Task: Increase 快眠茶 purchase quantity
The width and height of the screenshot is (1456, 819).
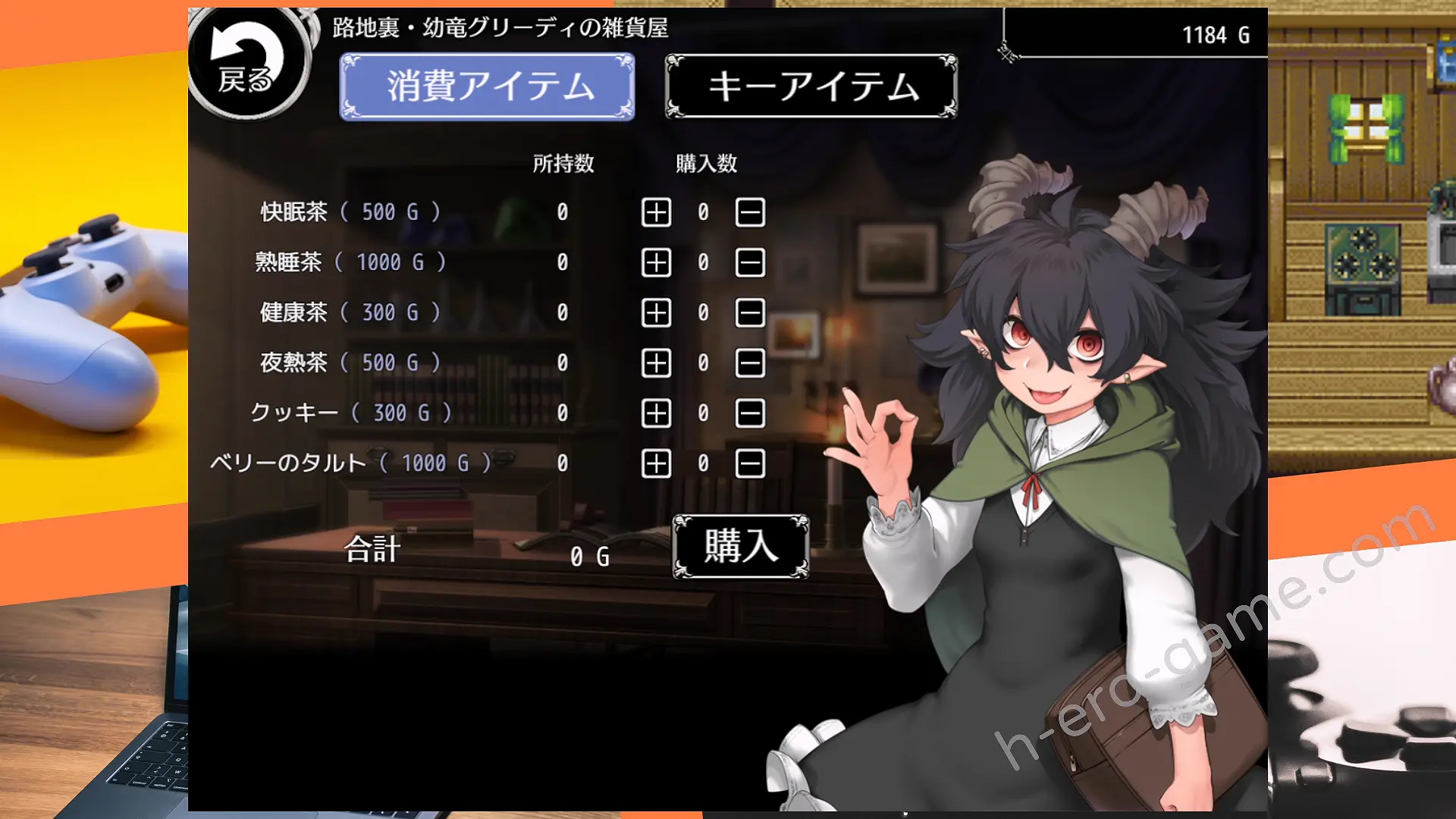Action: (656, 212)
